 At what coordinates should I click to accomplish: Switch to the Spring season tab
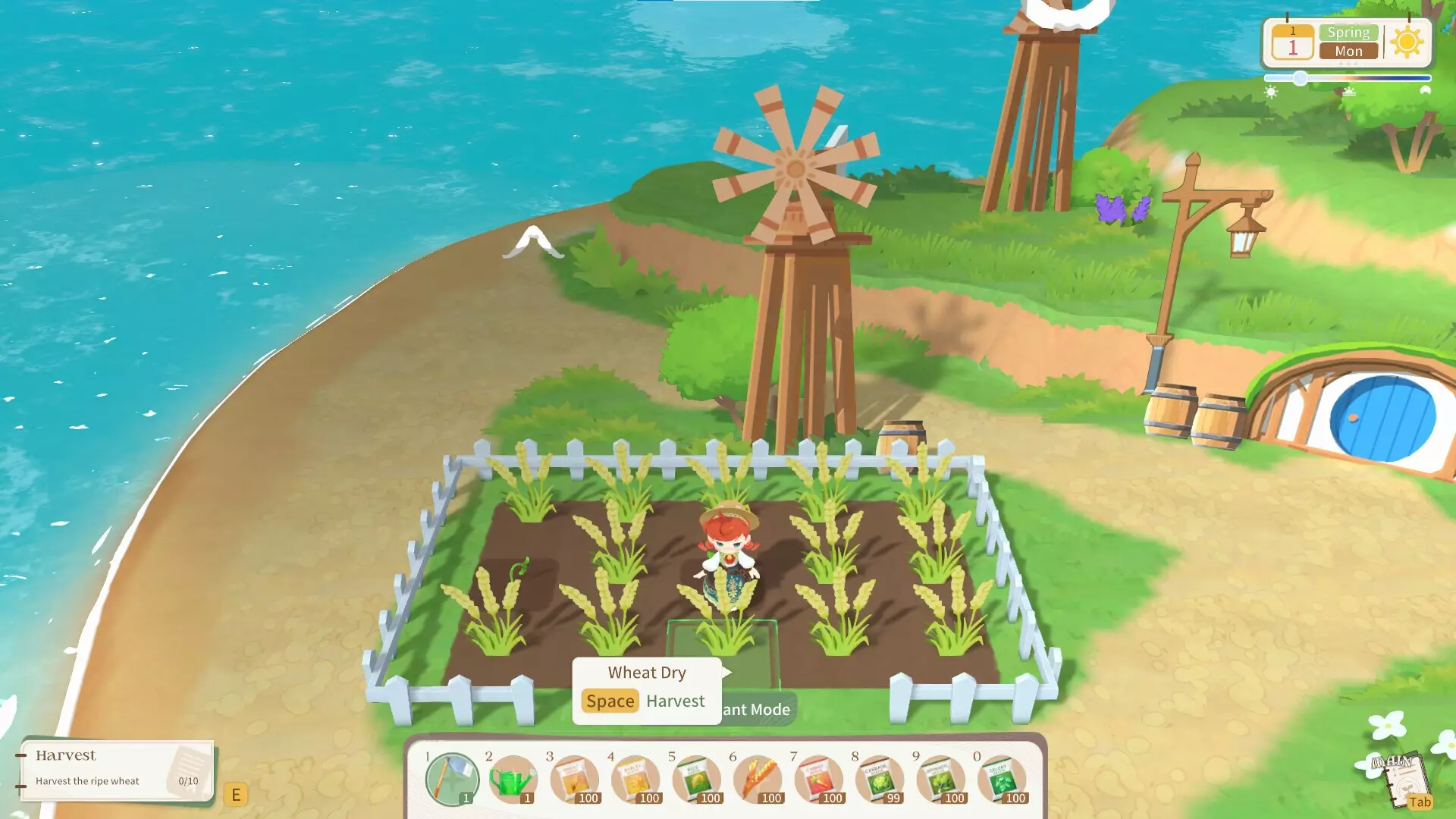tap(1348, 32)
